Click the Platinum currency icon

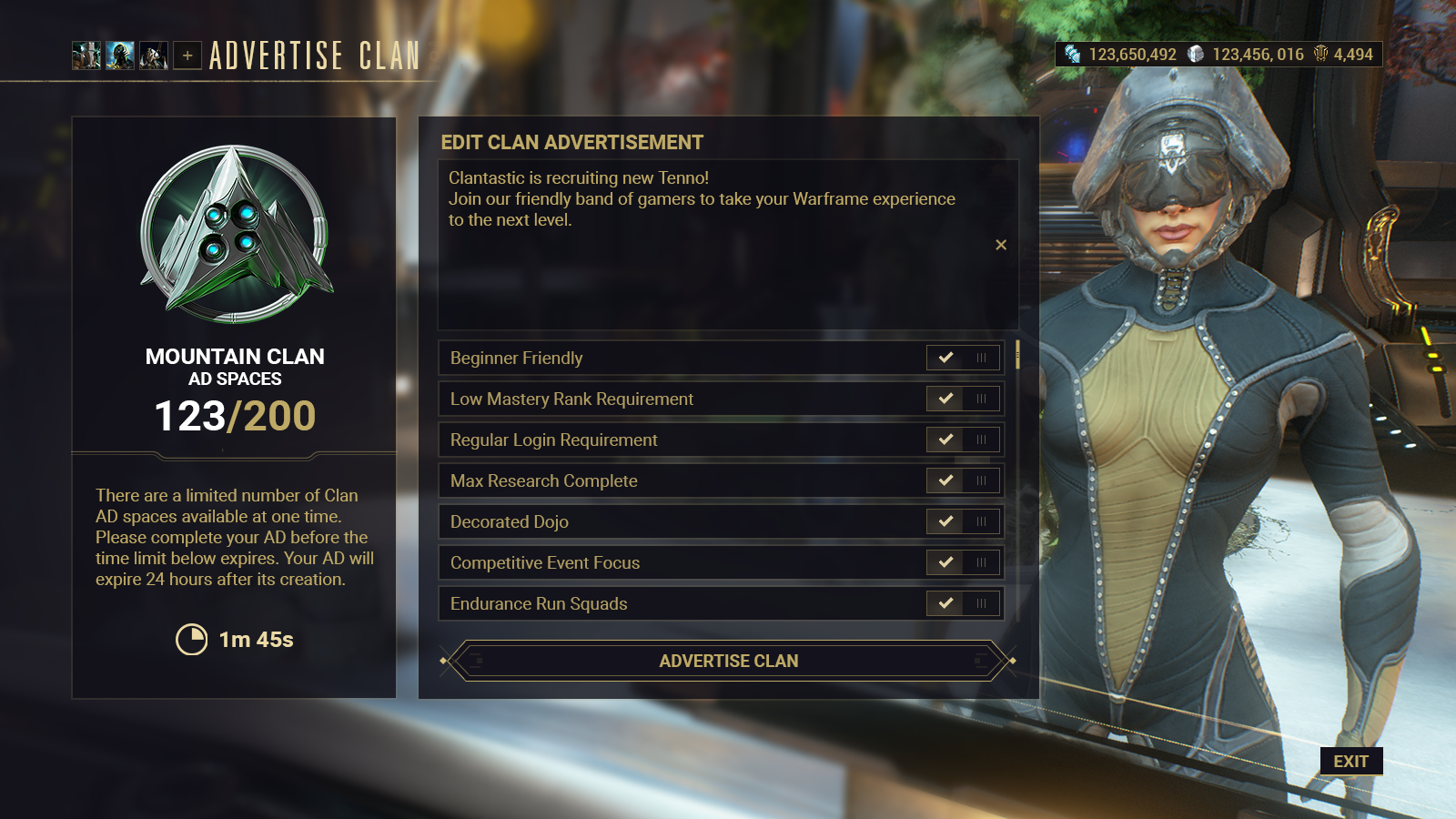pos(1198,55)
